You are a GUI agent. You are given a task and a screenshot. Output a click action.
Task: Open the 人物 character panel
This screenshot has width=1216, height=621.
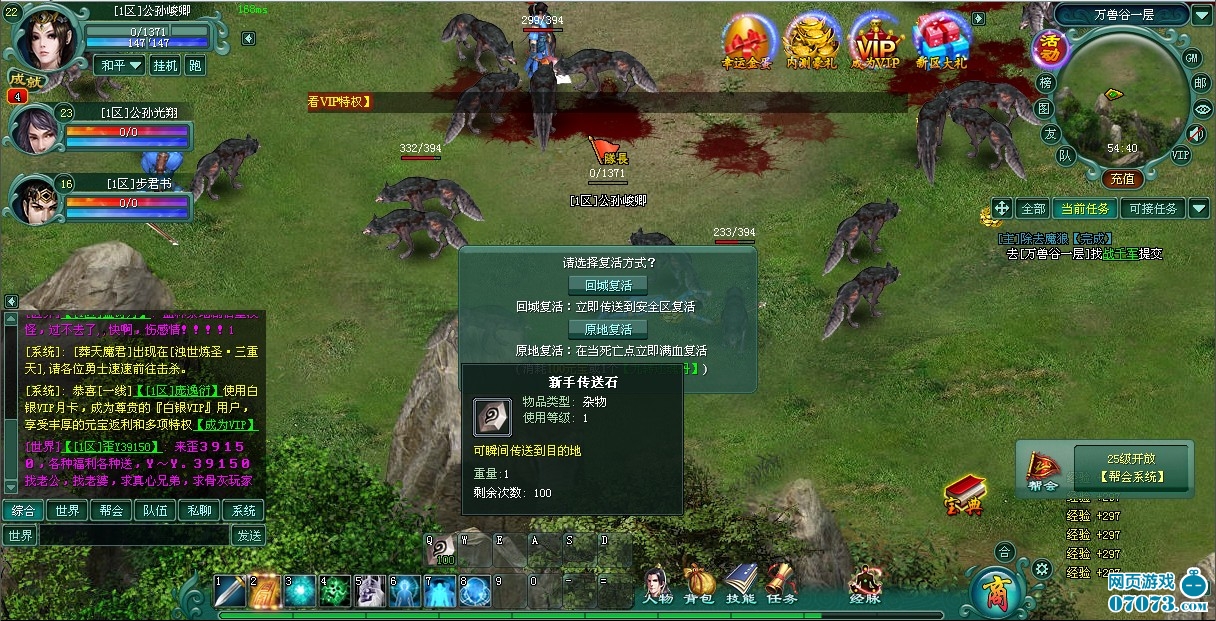tap(657, 585)
